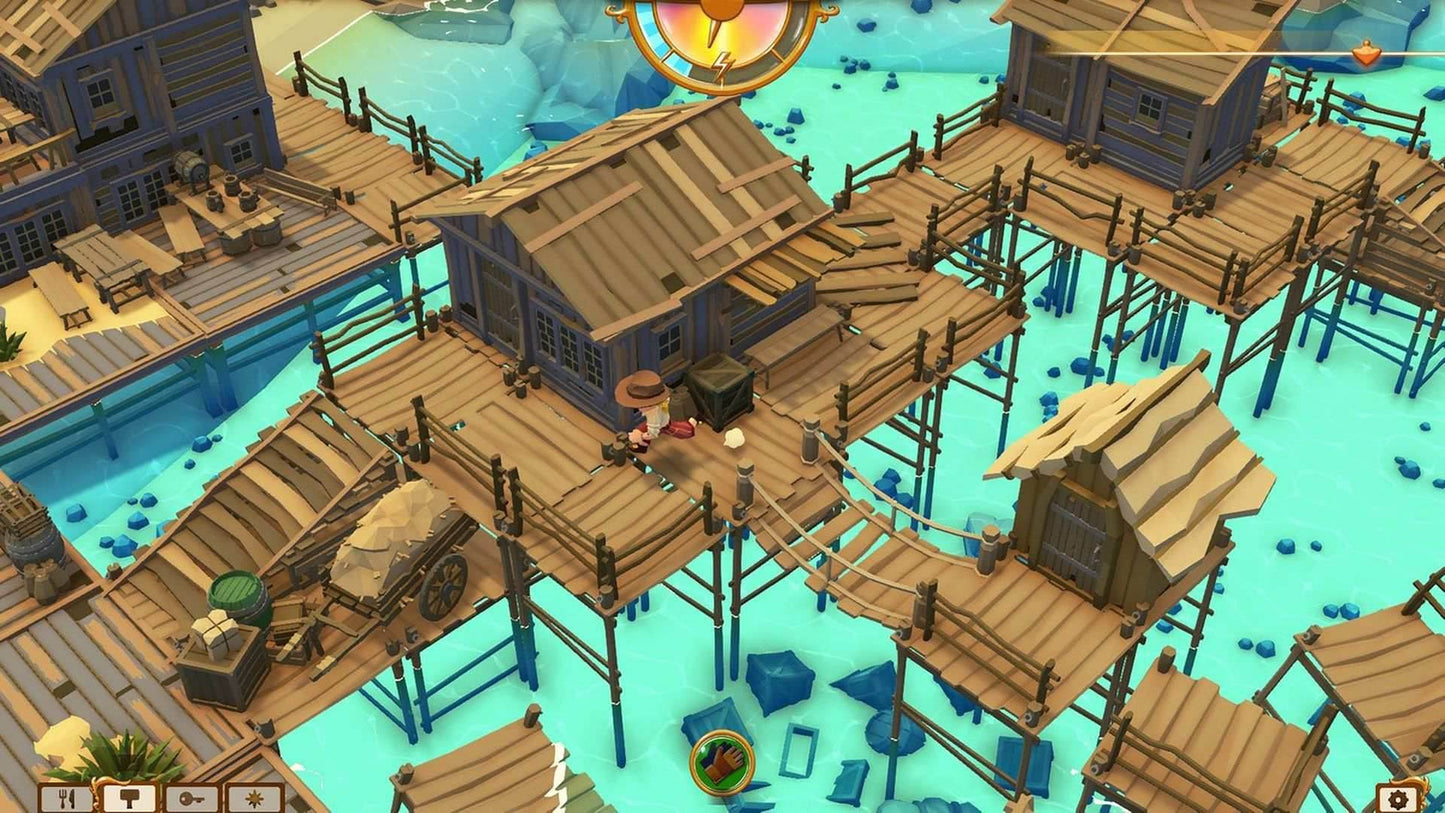Click the small white chicken on the dock
The width and height of the screenshot is (1445, 813).
click(736, 440)
